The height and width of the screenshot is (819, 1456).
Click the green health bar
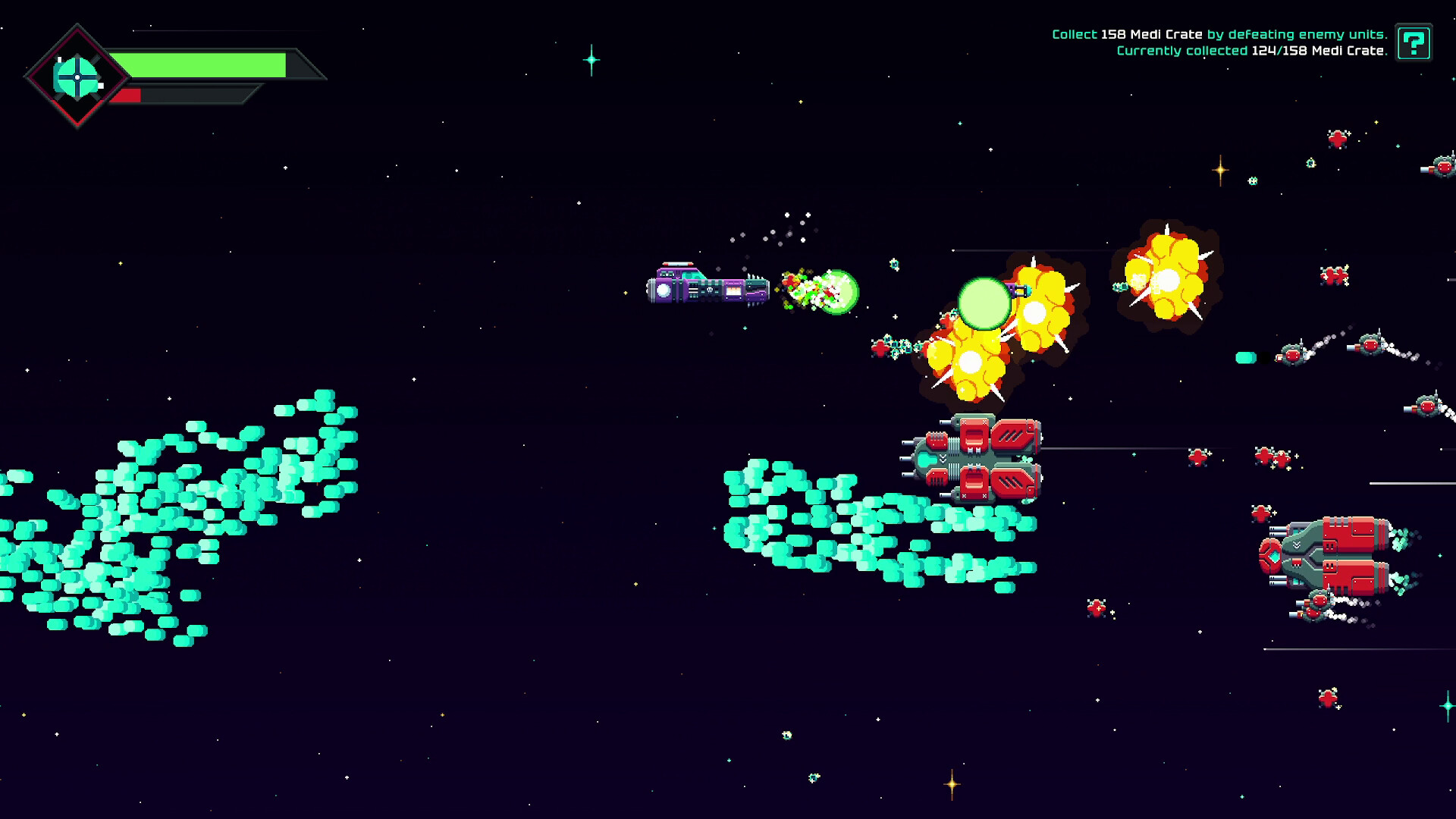point(205,64)
